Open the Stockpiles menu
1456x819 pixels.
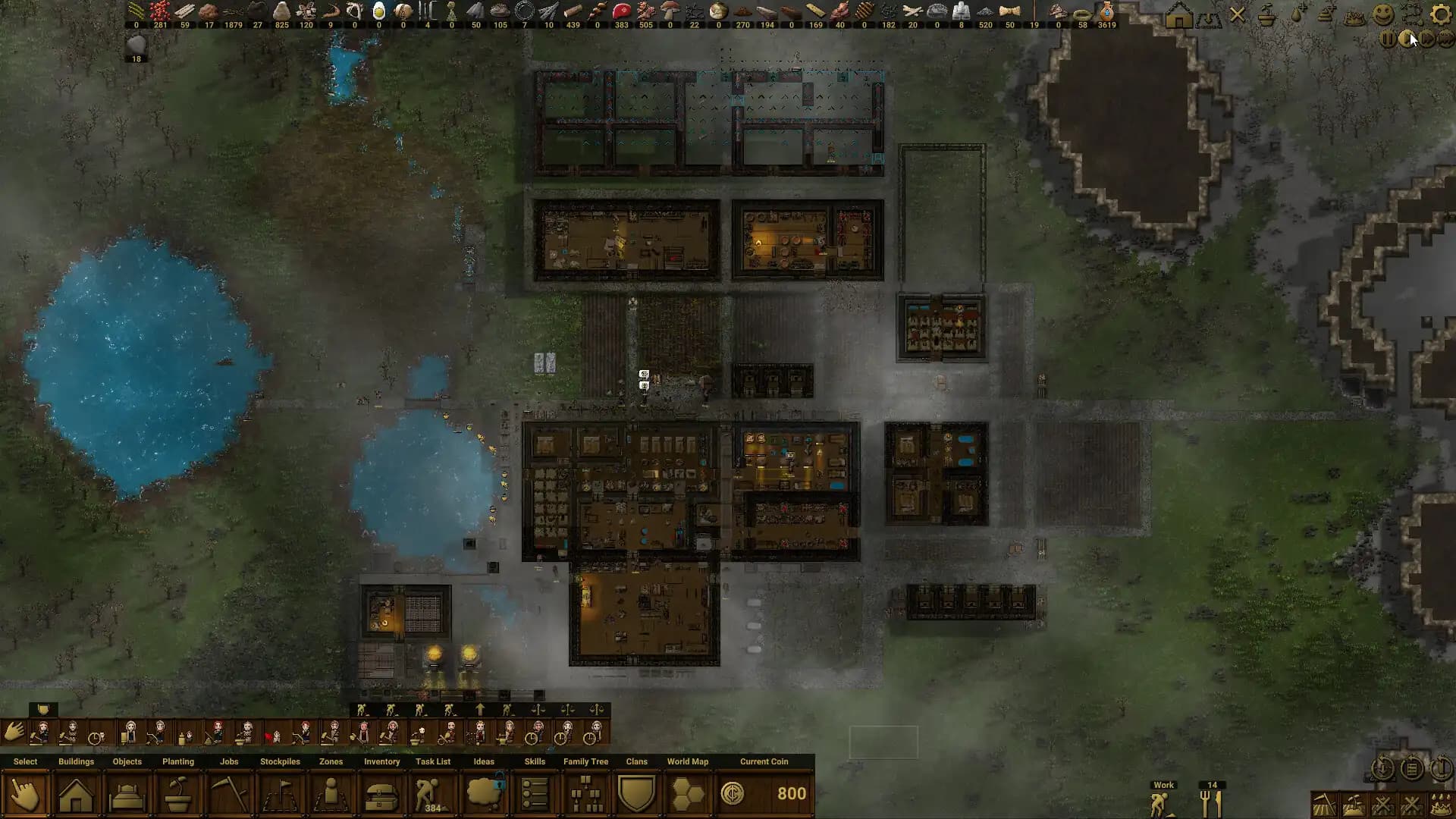[280, 794]
